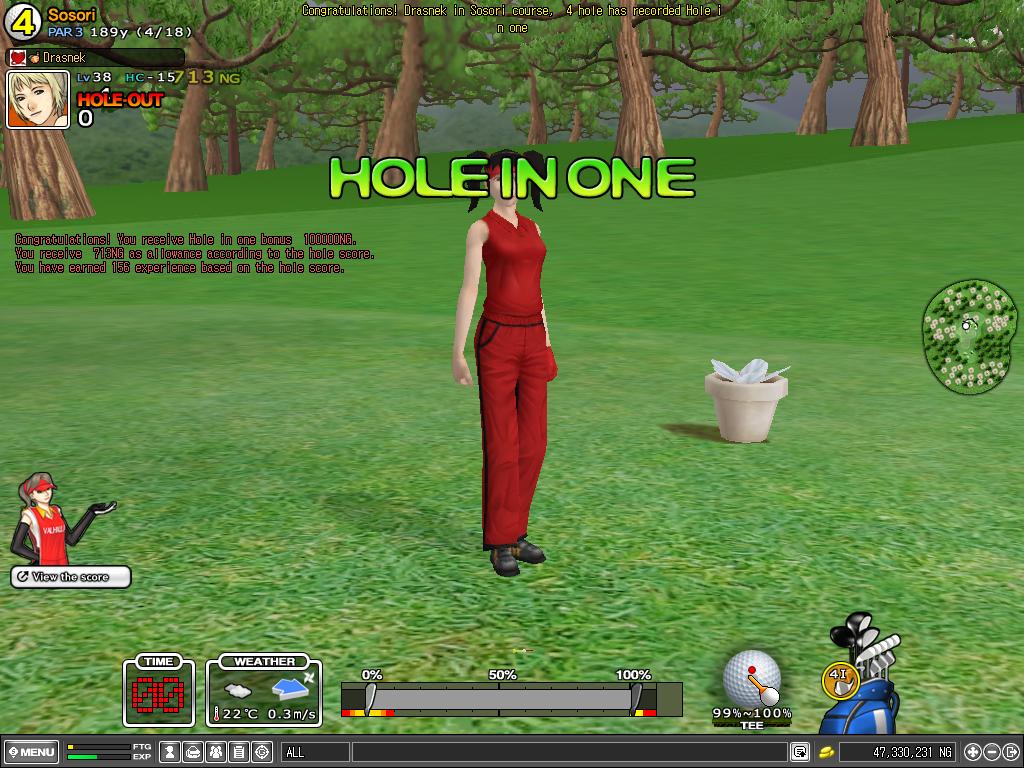Click the exit arrow button
1024x768 pixels.
pos(1010,752)
